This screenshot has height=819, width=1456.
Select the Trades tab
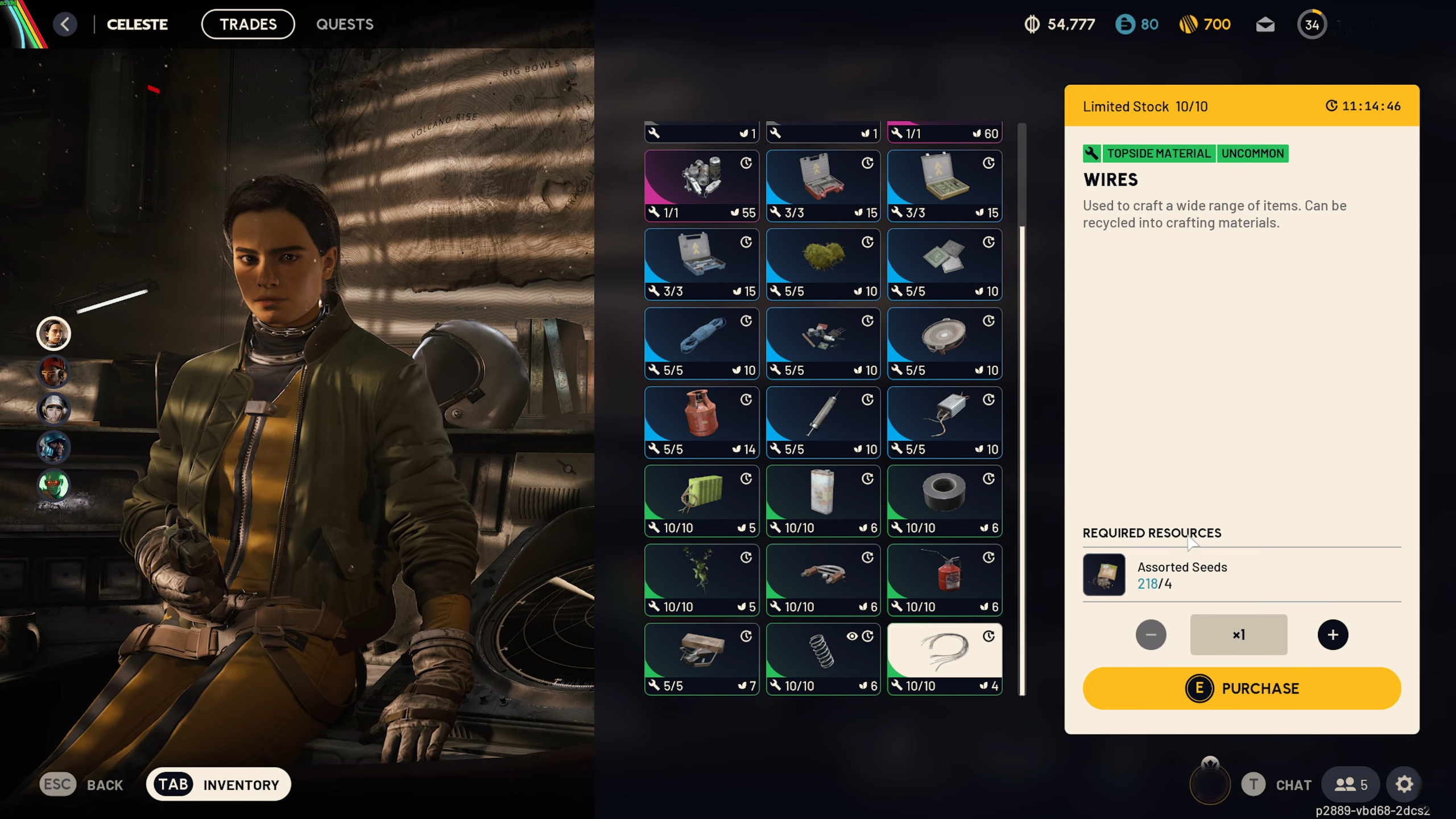tap(248, 24)
